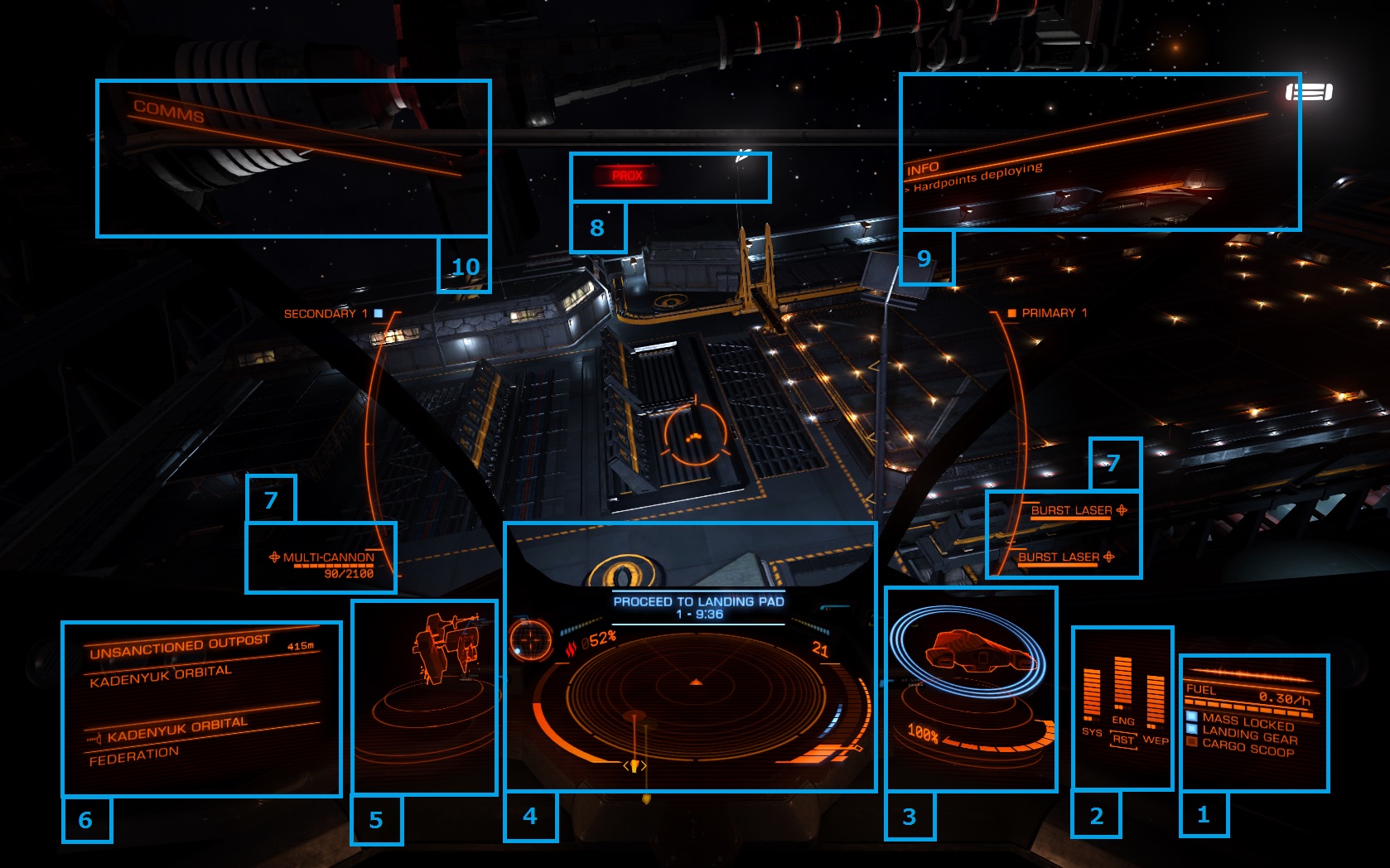Select the Primary 1 fire group label
Image resolution: width=1390 pixels, height=868 pixels.
(1054, 313)
